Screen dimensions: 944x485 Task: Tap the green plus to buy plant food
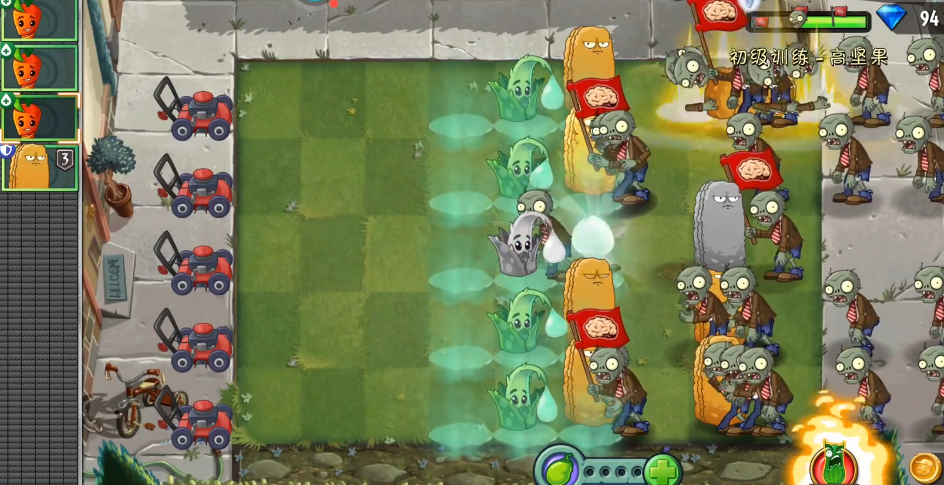(662, 468)
